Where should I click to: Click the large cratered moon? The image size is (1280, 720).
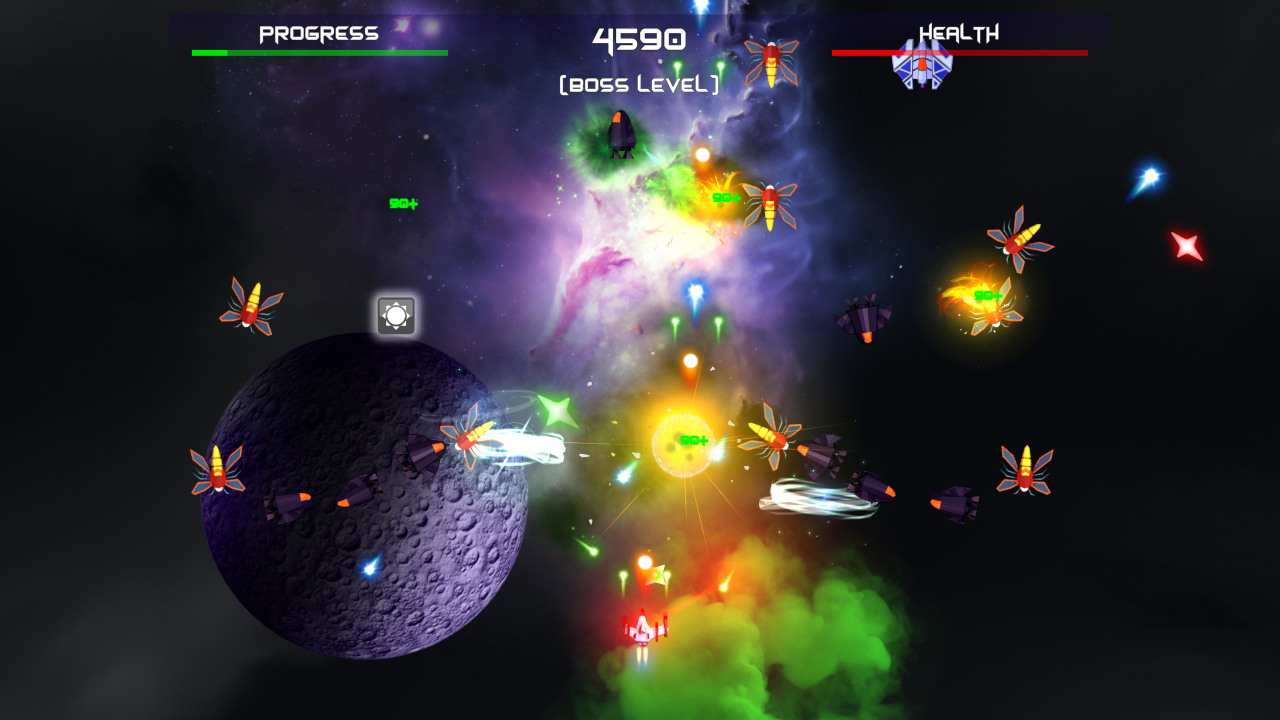pos(360,500)
